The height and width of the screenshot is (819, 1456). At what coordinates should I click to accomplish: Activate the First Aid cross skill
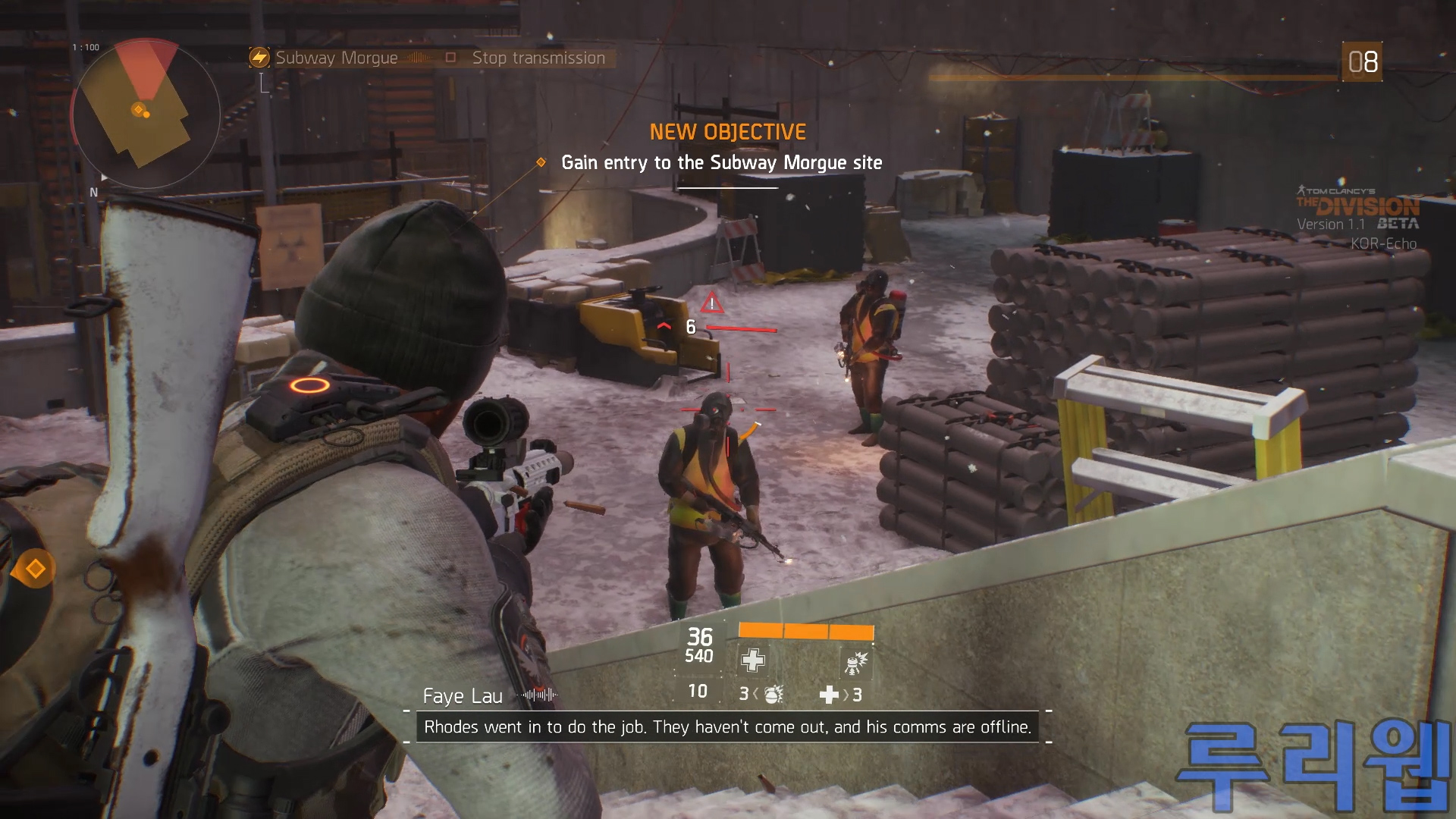click(753, 661)
